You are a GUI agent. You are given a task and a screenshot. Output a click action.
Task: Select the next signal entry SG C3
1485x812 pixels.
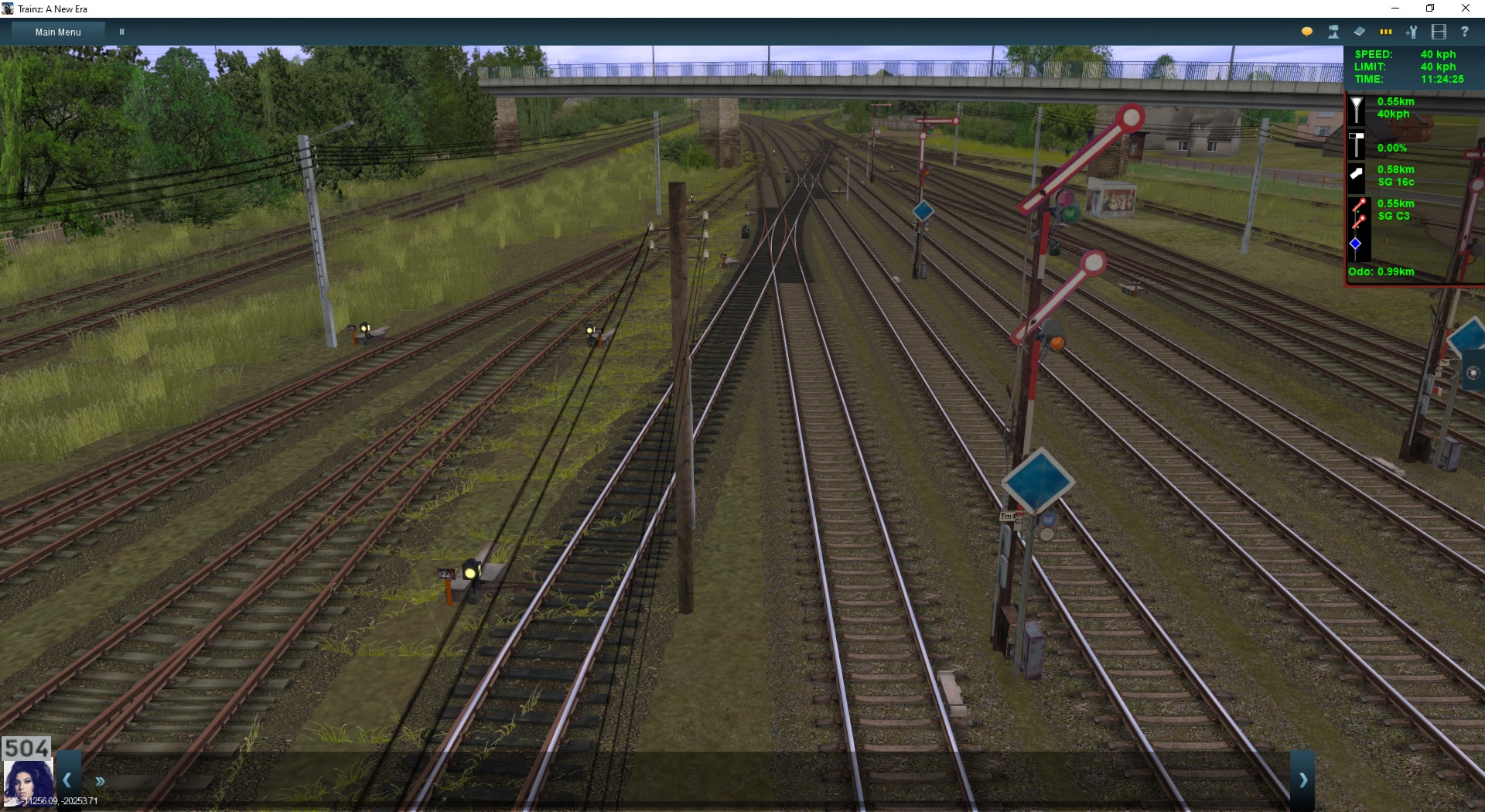tap(1393, 210)
